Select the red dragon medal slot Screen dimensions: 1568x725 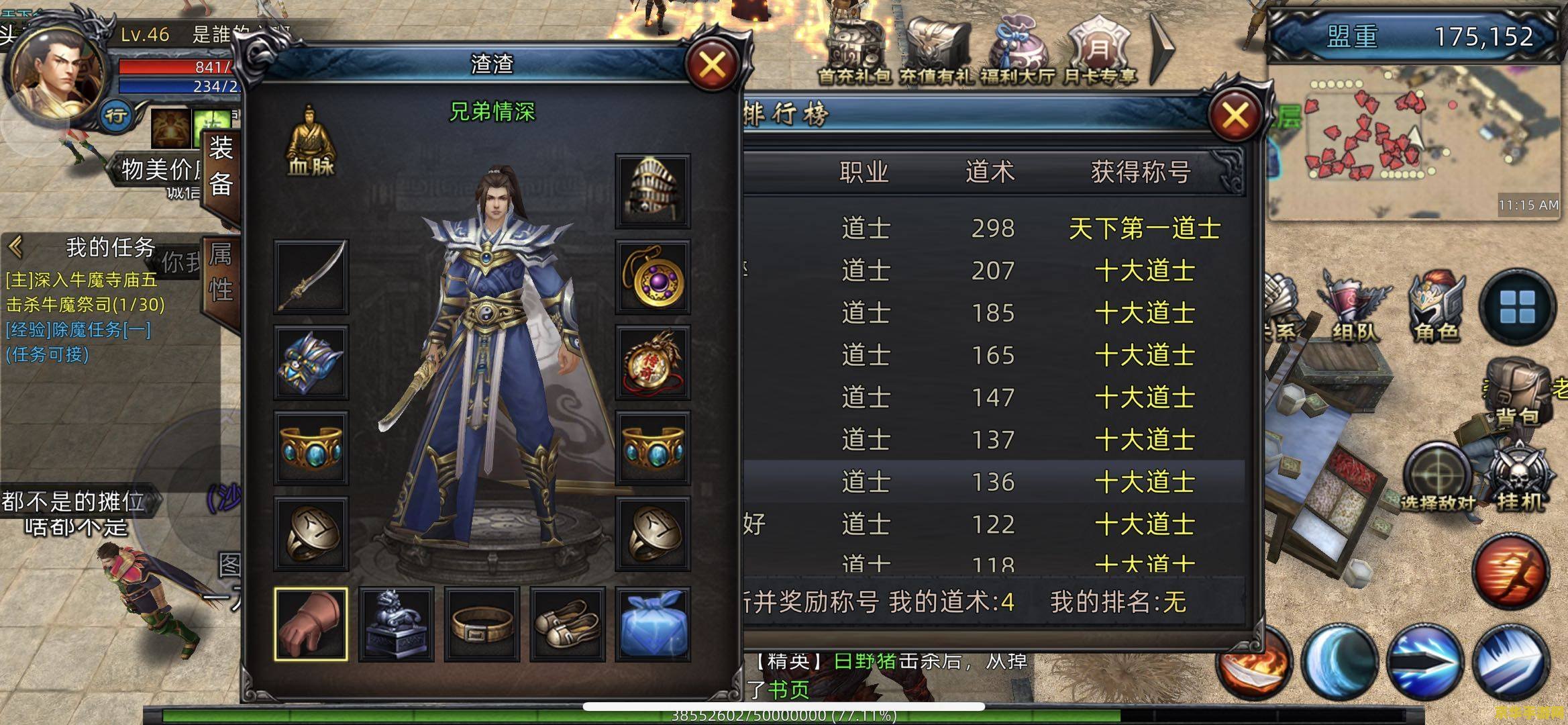coord(652,362)
